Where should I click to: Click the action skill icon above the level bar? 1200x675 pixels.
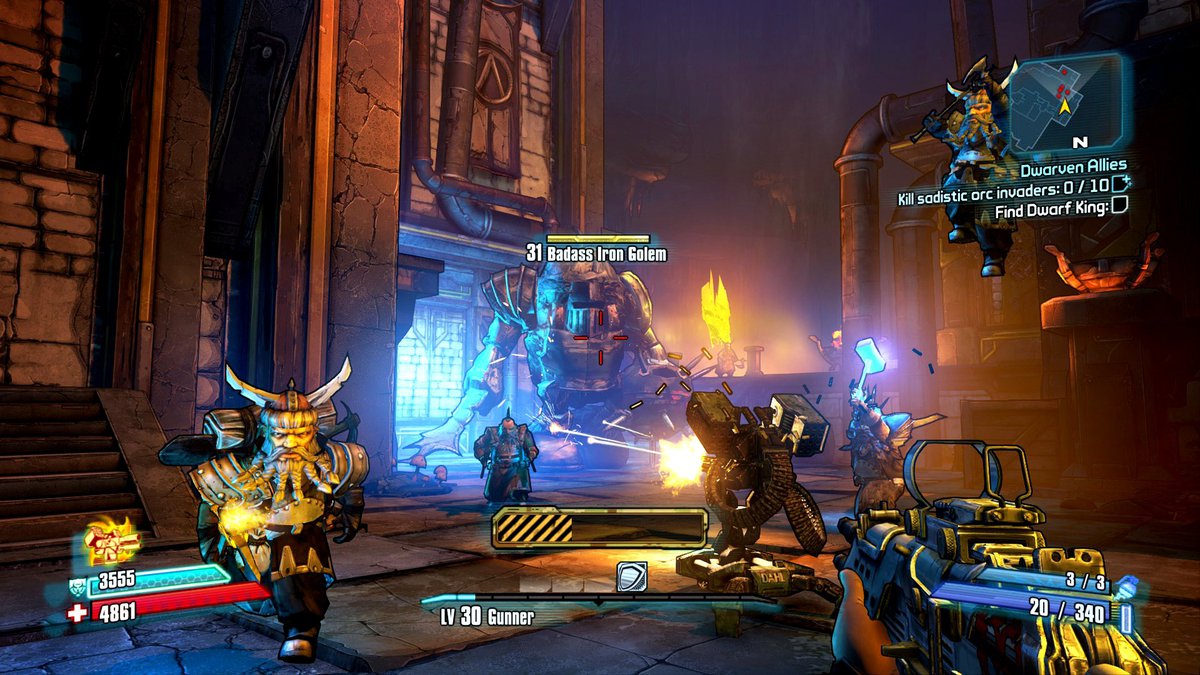(631, 576)
